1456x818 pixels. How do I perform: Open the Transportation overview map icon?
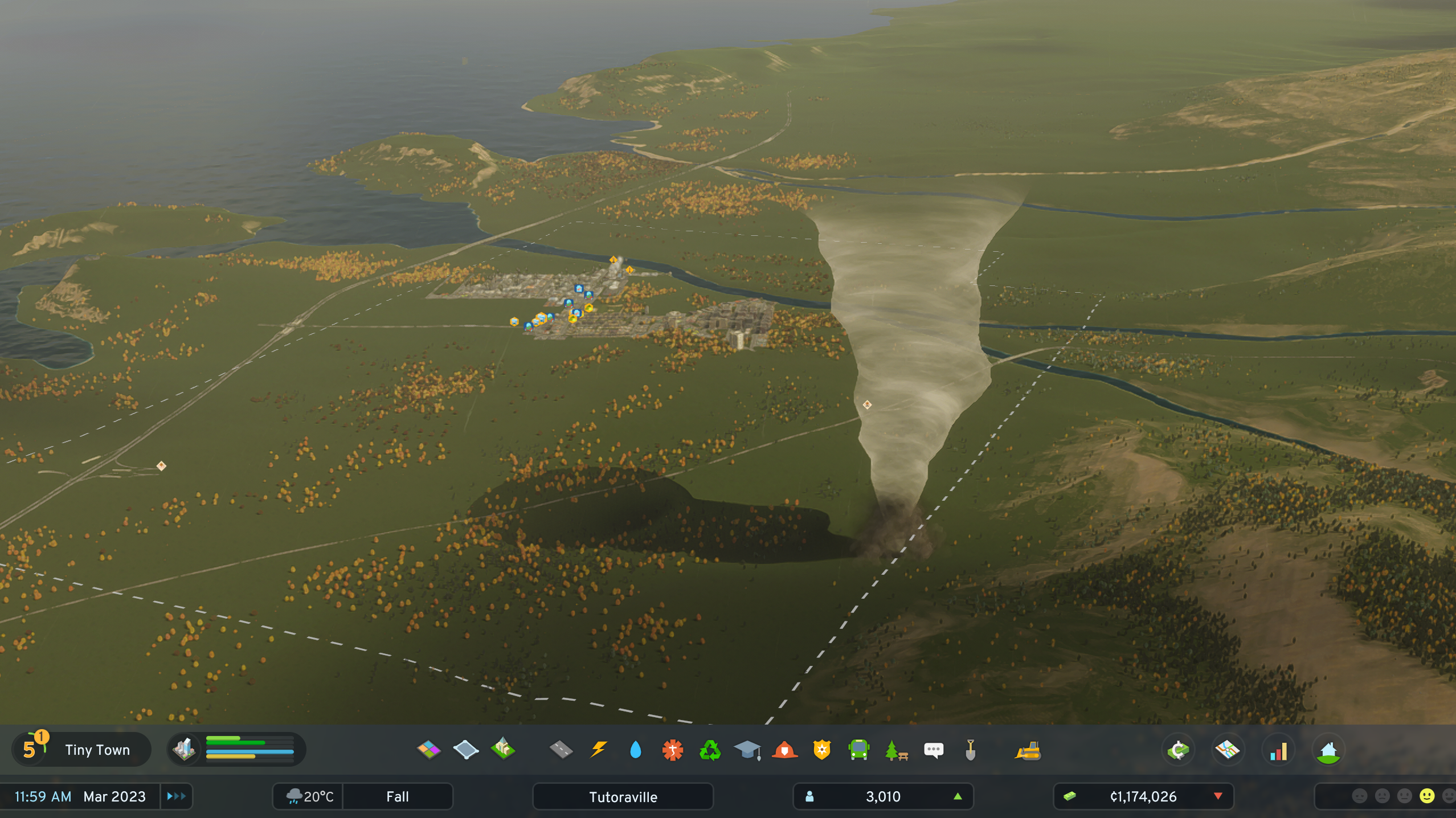point(1228,750)
